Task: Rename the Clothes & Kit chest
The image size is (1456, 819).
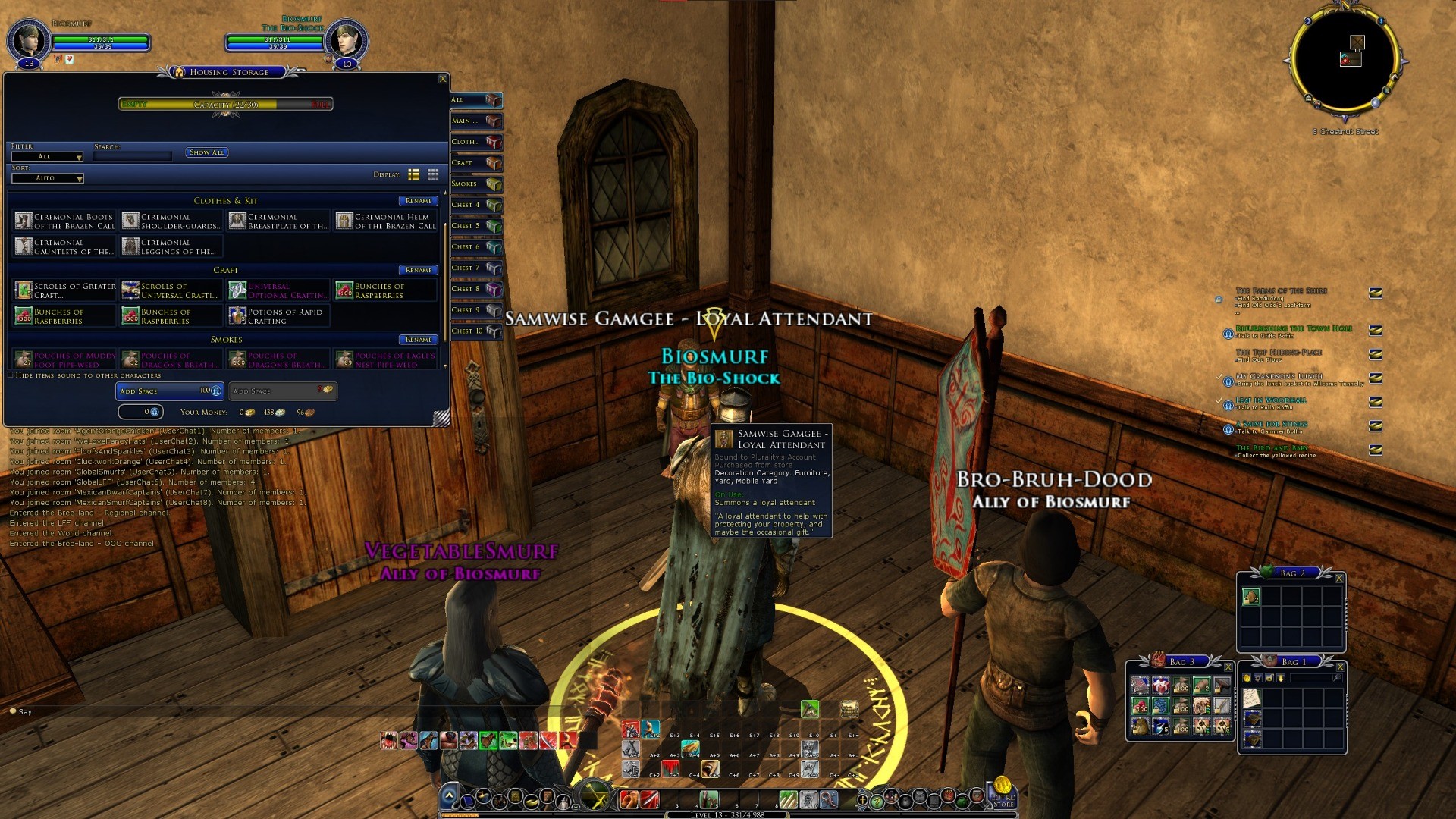Action: point(418,201)
